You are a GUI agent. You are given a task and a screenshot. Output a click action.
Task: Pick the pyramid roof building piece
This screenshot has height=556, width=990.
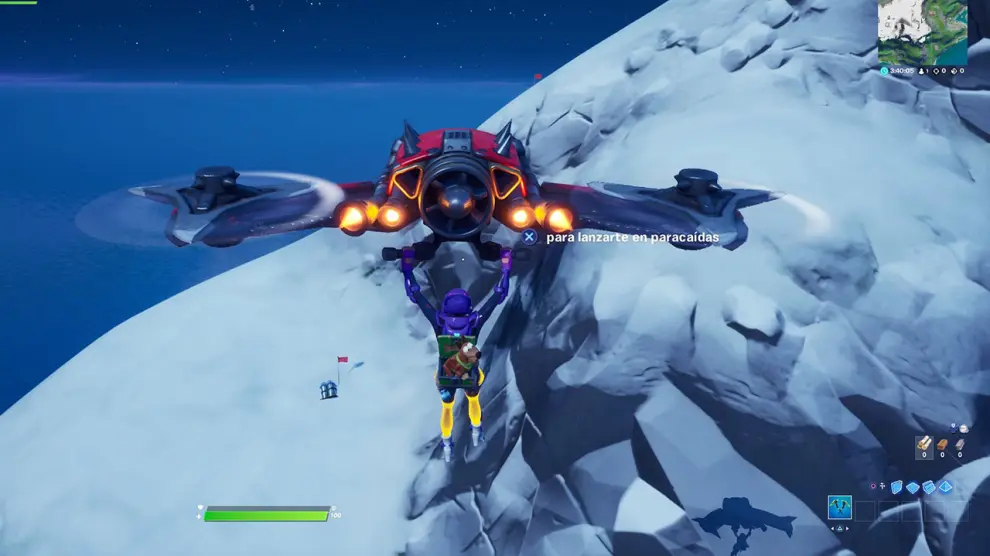coord(944,487)
